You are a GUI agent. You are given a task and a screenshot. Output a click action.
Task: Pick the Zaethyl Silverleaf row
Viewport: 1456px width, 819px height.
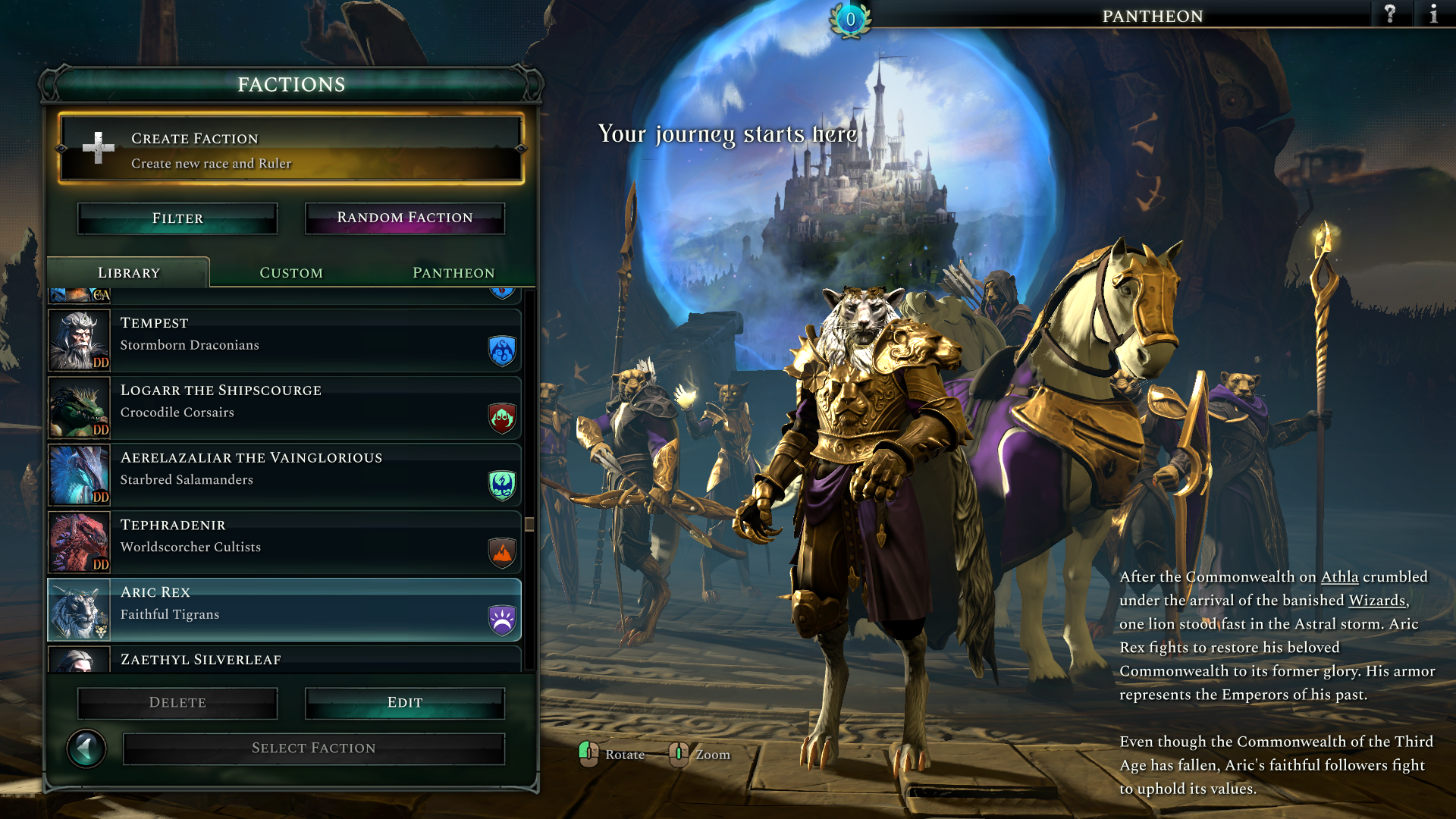tap(284, 660)
